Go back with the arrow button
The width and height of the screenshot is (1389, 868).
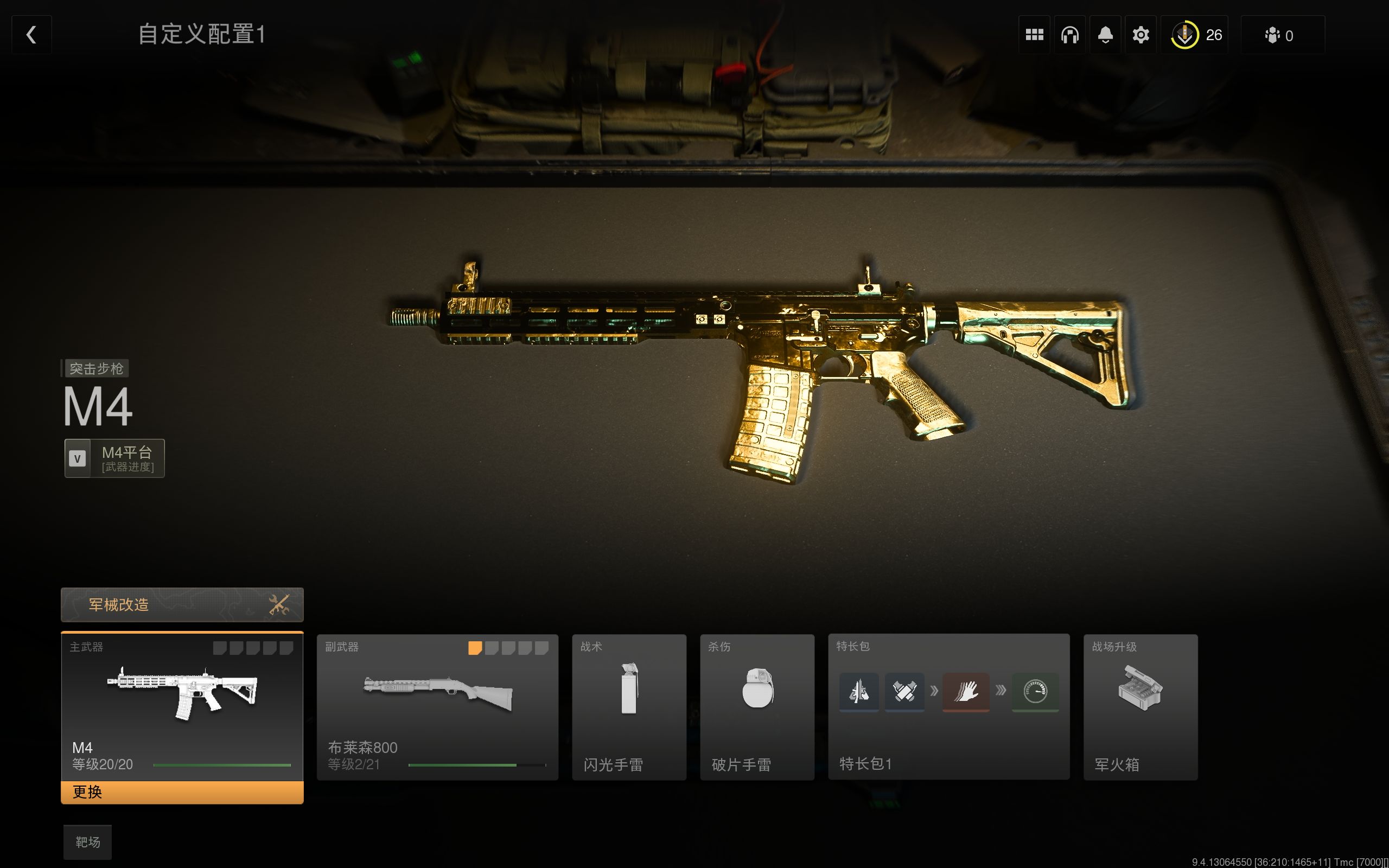[x=31, y=35]
